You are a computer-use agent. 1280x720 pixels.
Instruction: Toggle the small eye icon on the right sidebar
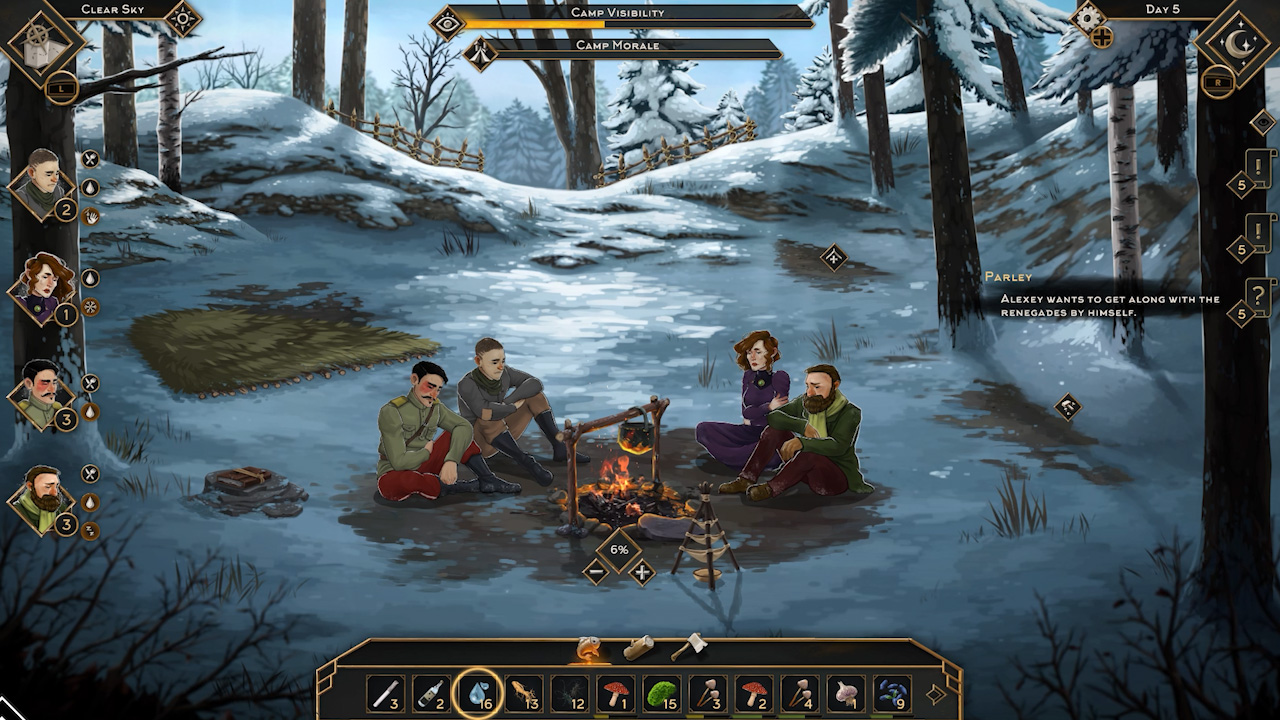(x=1261, y=123)
